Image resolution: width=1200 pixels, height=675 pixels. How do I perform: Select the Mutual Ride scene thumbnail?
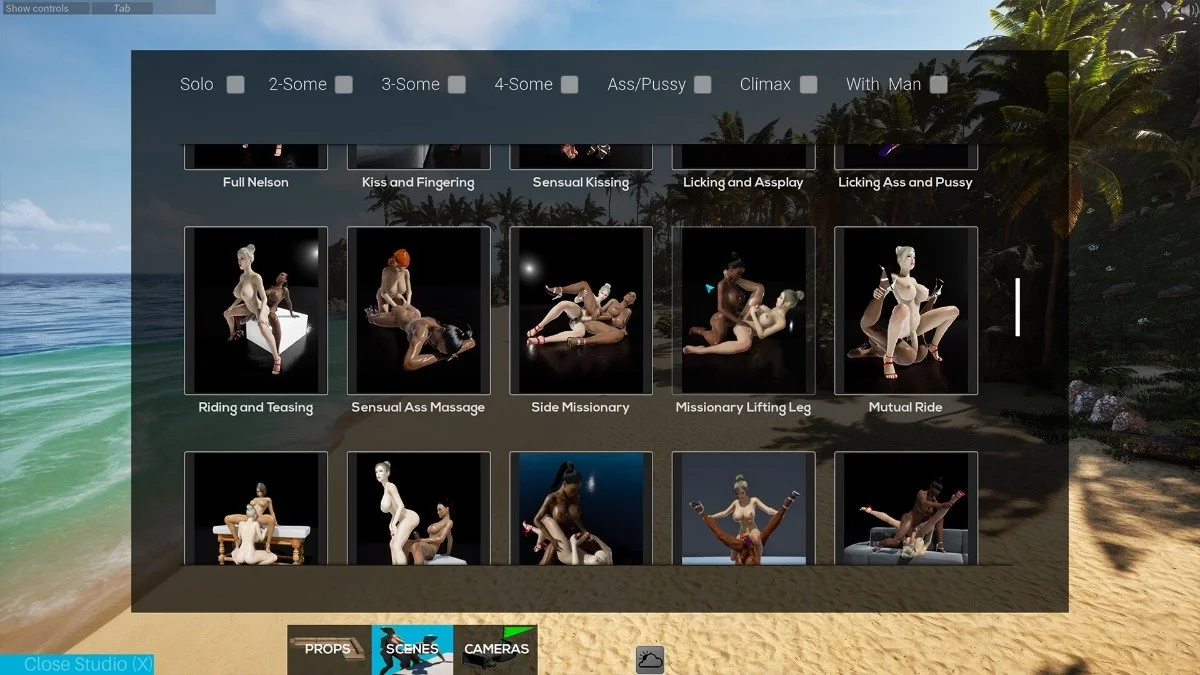(x=906, y=310)
